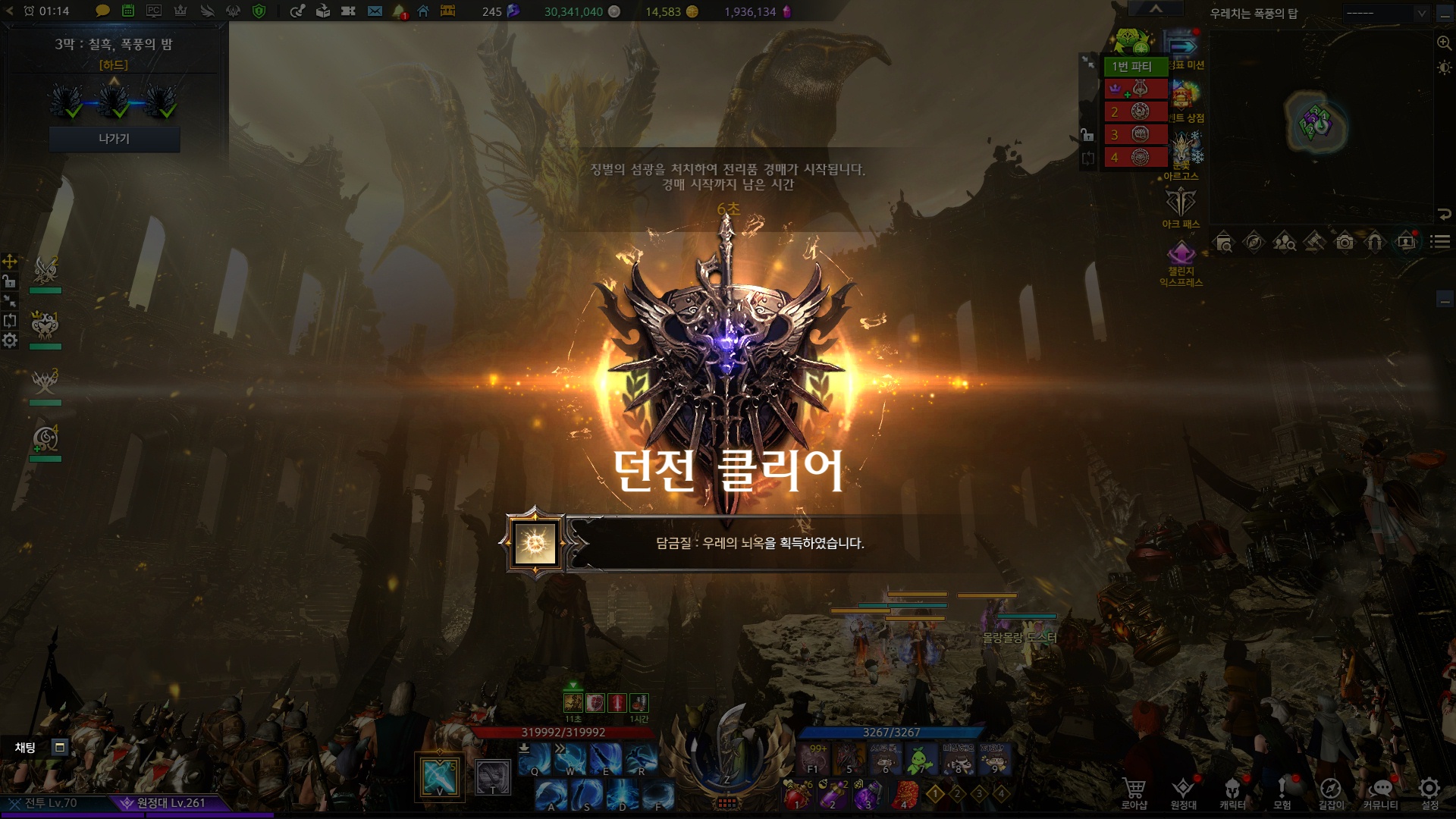1456x819 pixels.
Task: Zoom in the minimap with the magnifier
Action: [x=1444, y=43]
